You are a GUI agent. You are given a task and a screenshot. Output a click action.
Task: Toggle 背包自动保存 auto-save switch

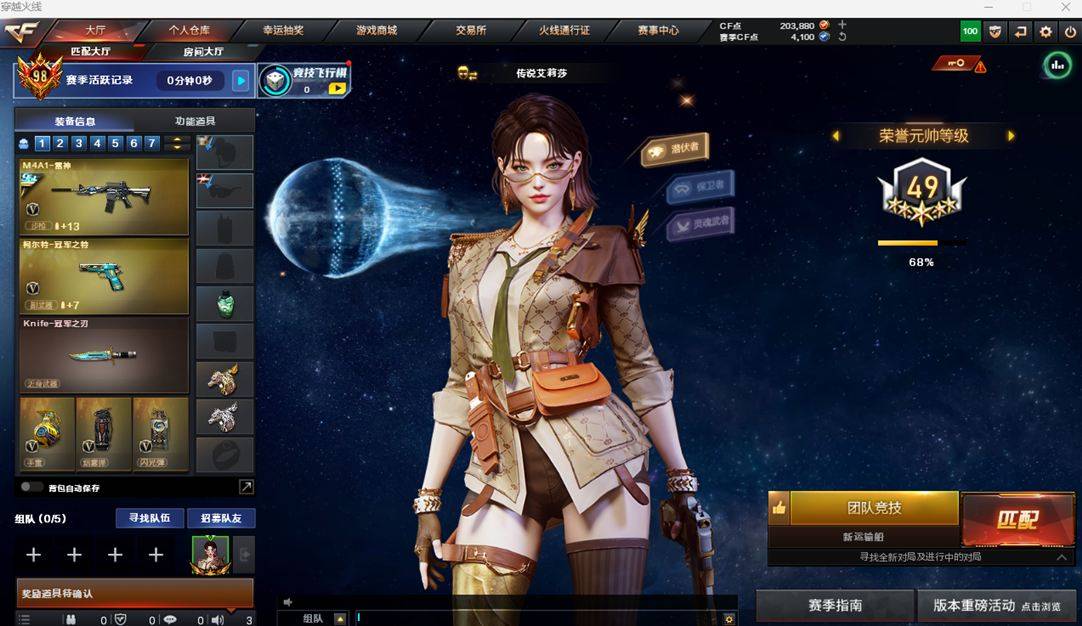pyautogui.click(x=31, y=488)
